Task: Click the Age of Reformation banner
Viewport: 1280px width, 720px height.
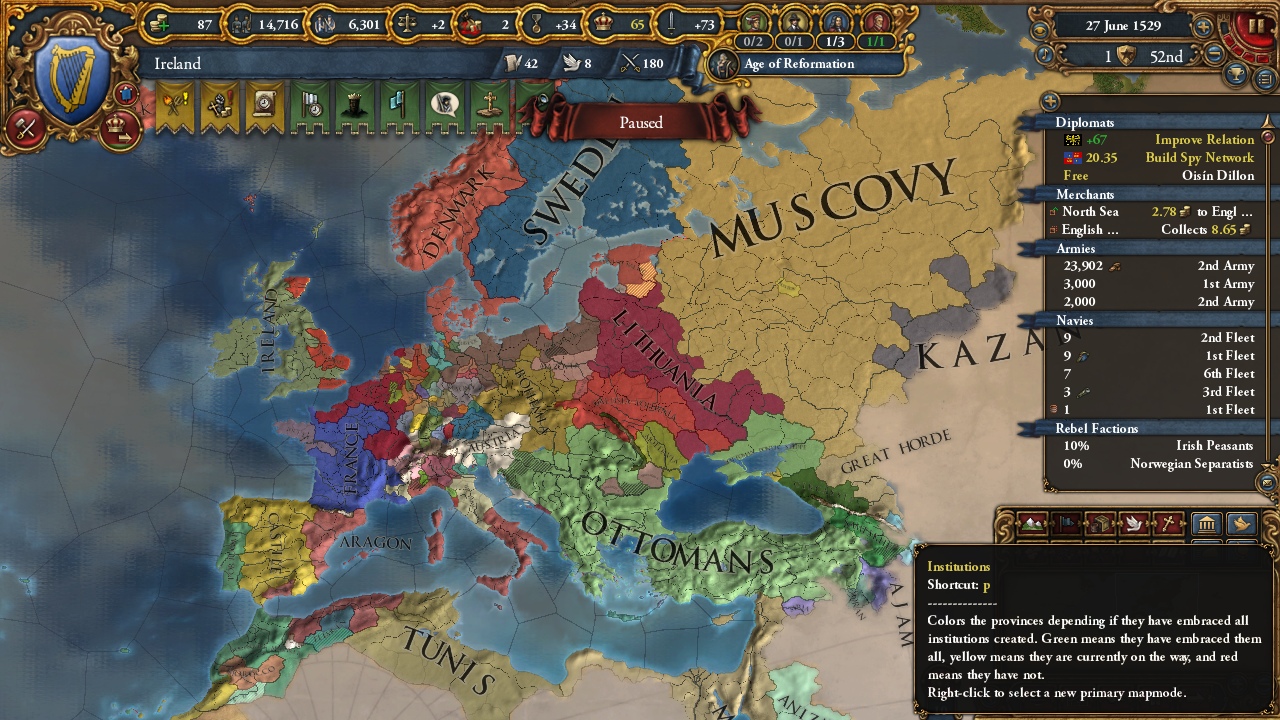Action: pos(800,63)
